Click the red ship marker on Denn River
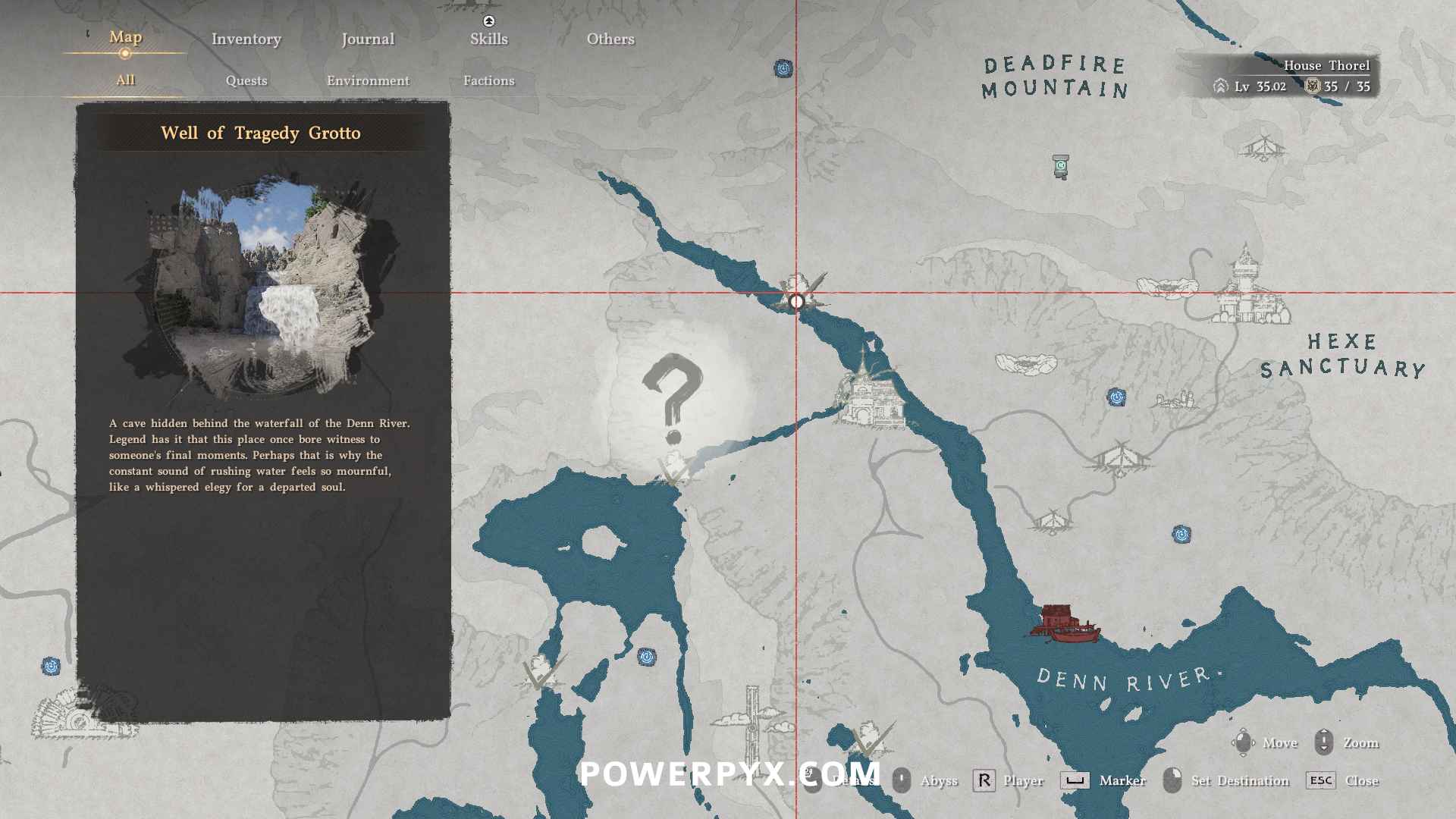The image size is (1456, 819). tap(1064, 623)
